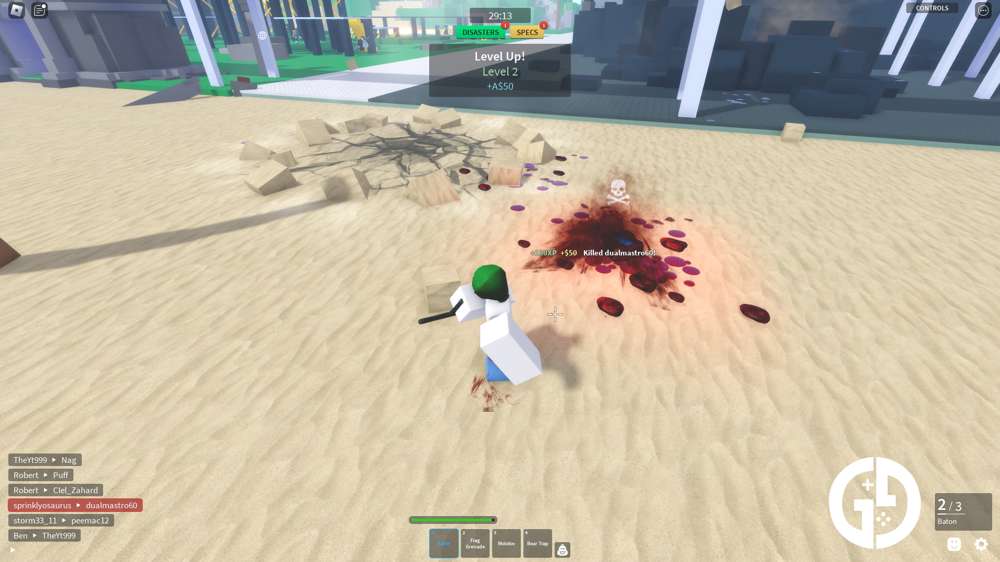Equip the Bear Trap slot
This screenshot has height=562, width=1000.
pos(537,543)
